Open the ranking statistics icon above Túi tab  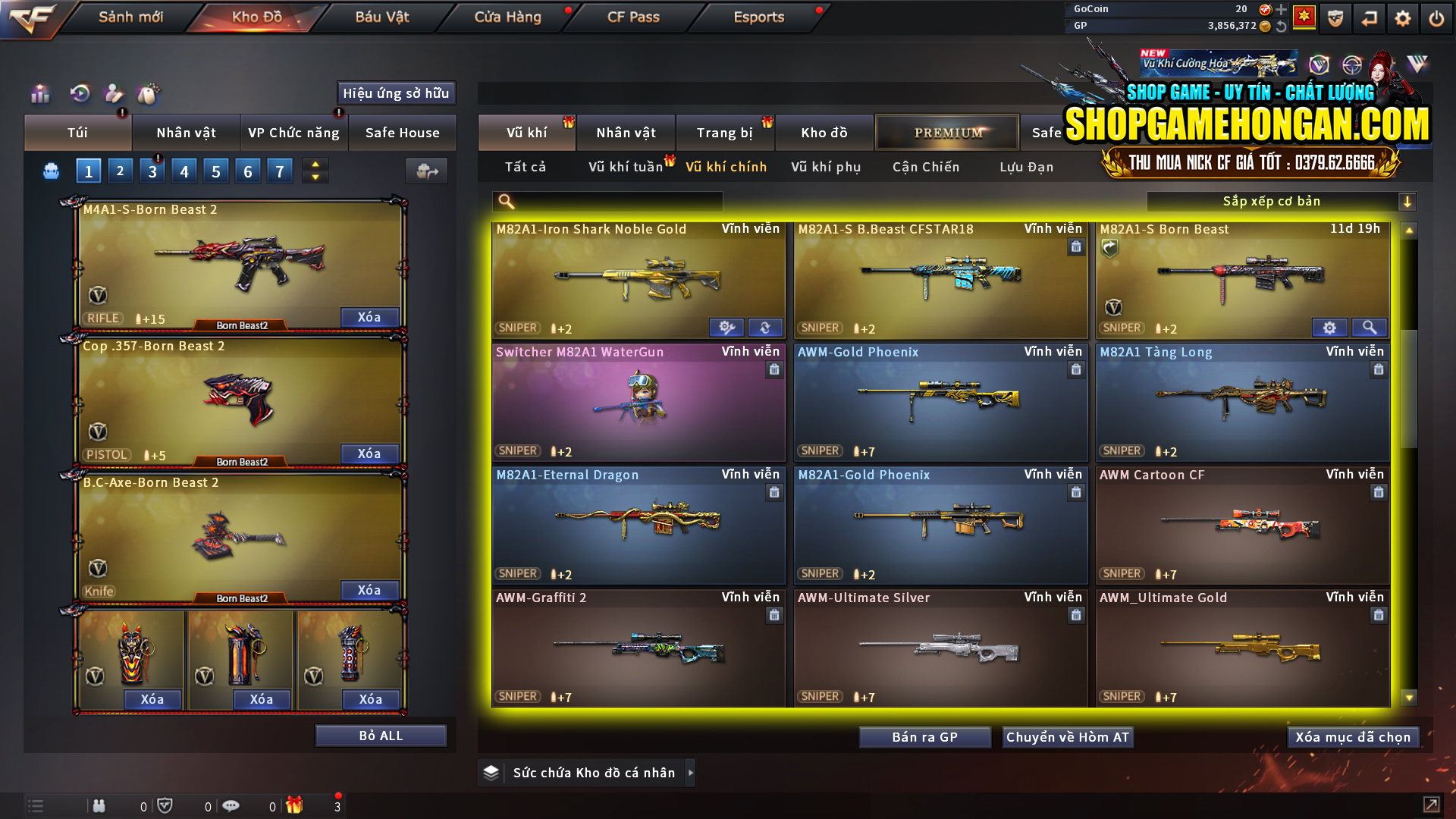(x=39, y=93)
